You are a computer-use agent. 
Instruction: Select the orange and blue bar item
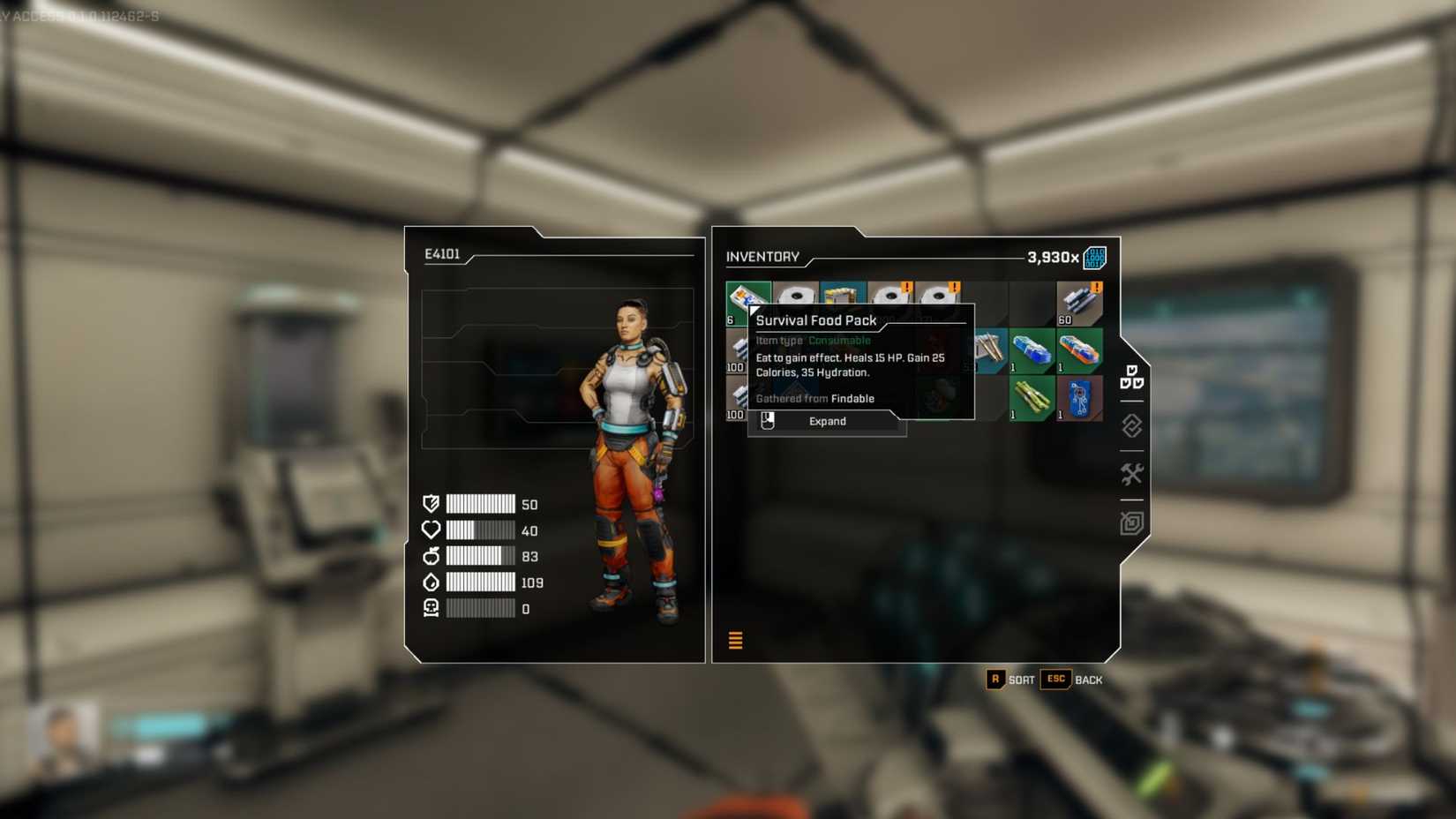click(x=1079, y=350)
